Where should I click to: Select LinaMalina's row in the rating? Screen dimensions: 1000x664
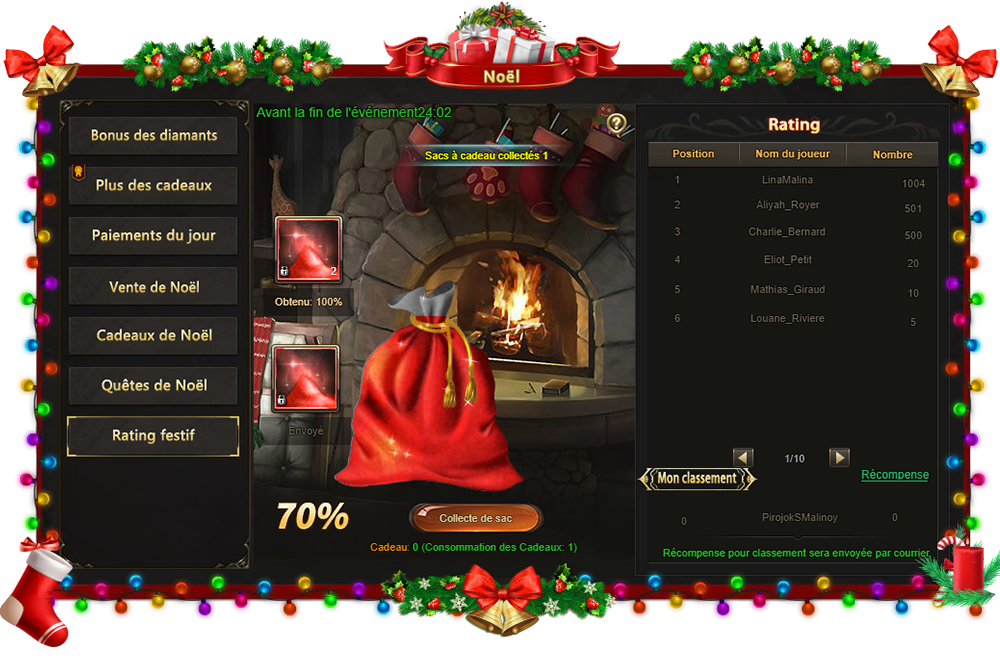[786, 181]
